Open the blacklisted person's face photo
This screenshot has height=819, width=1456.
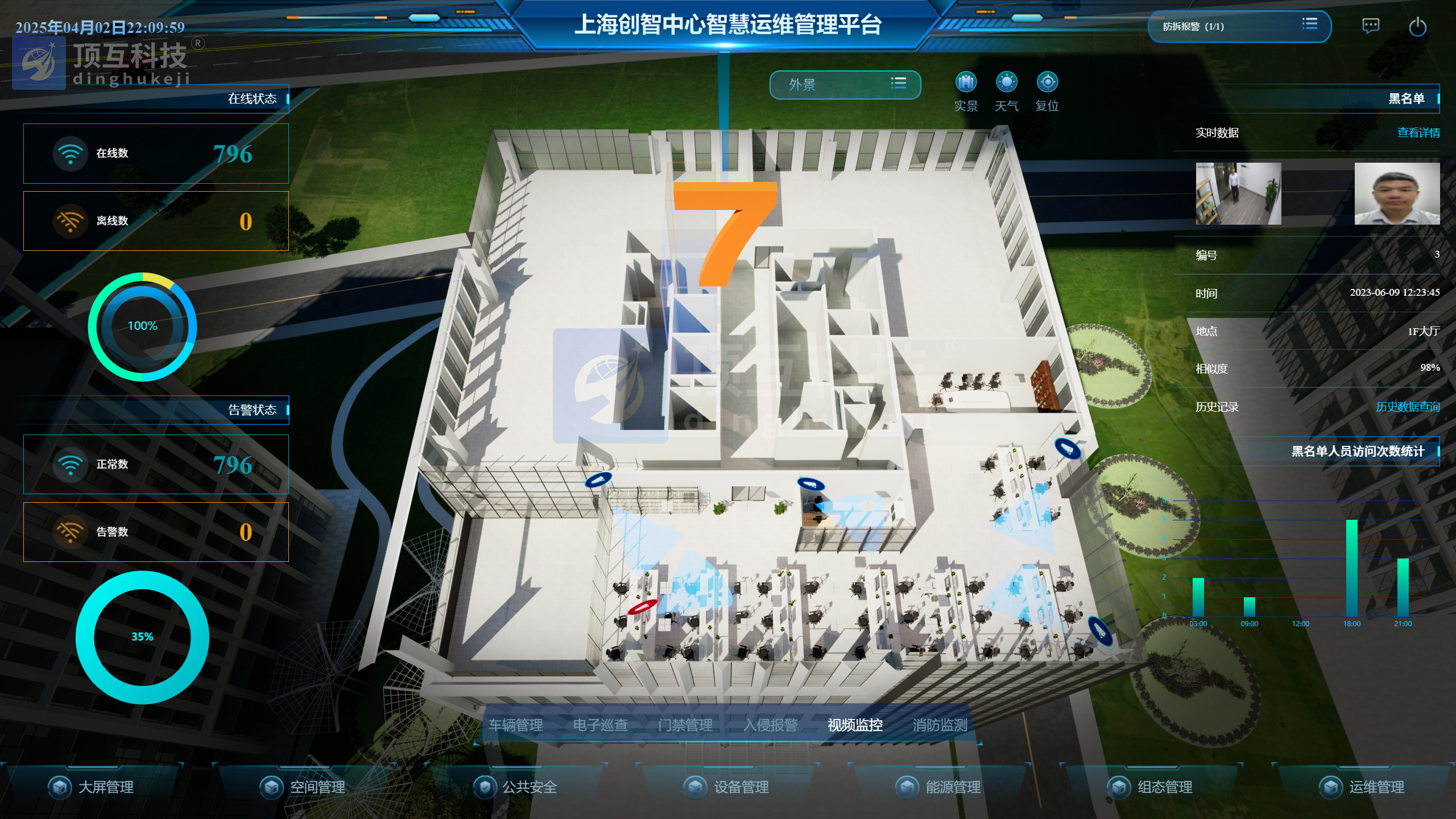pyautogui.click(x=1397, y=194)
